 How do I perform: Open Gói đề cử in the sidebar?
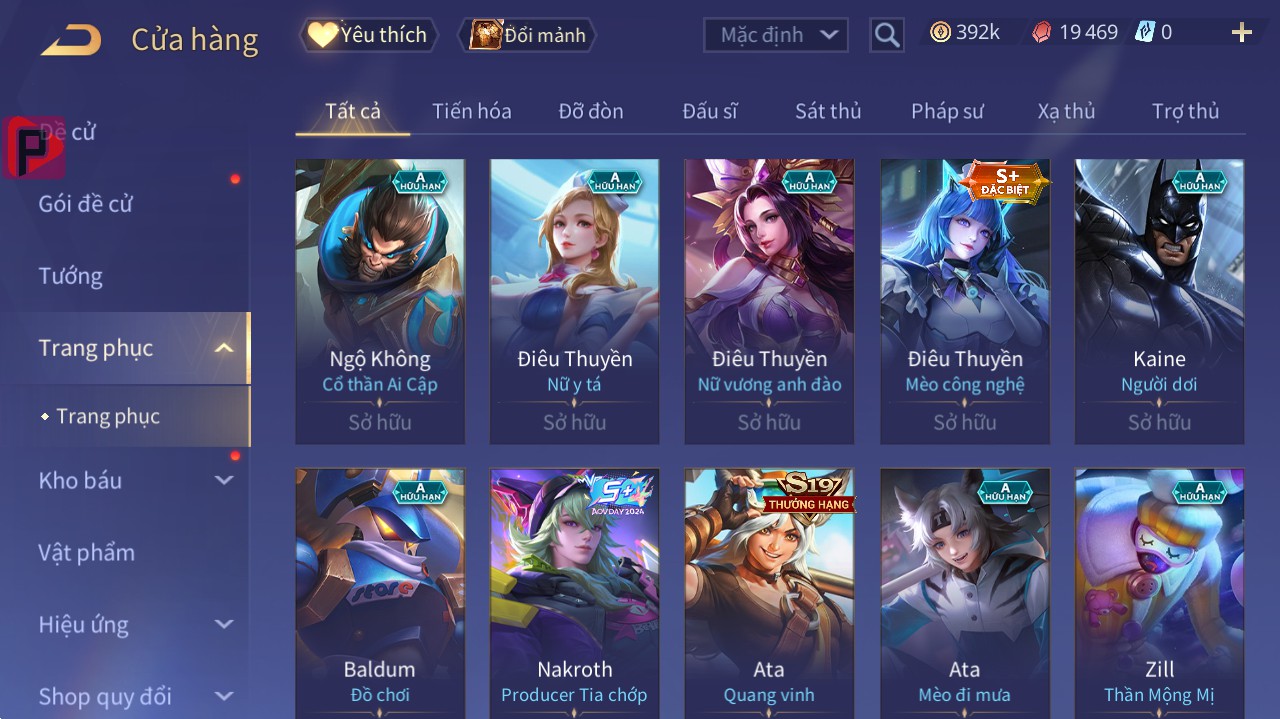click(x=86, y=204)
